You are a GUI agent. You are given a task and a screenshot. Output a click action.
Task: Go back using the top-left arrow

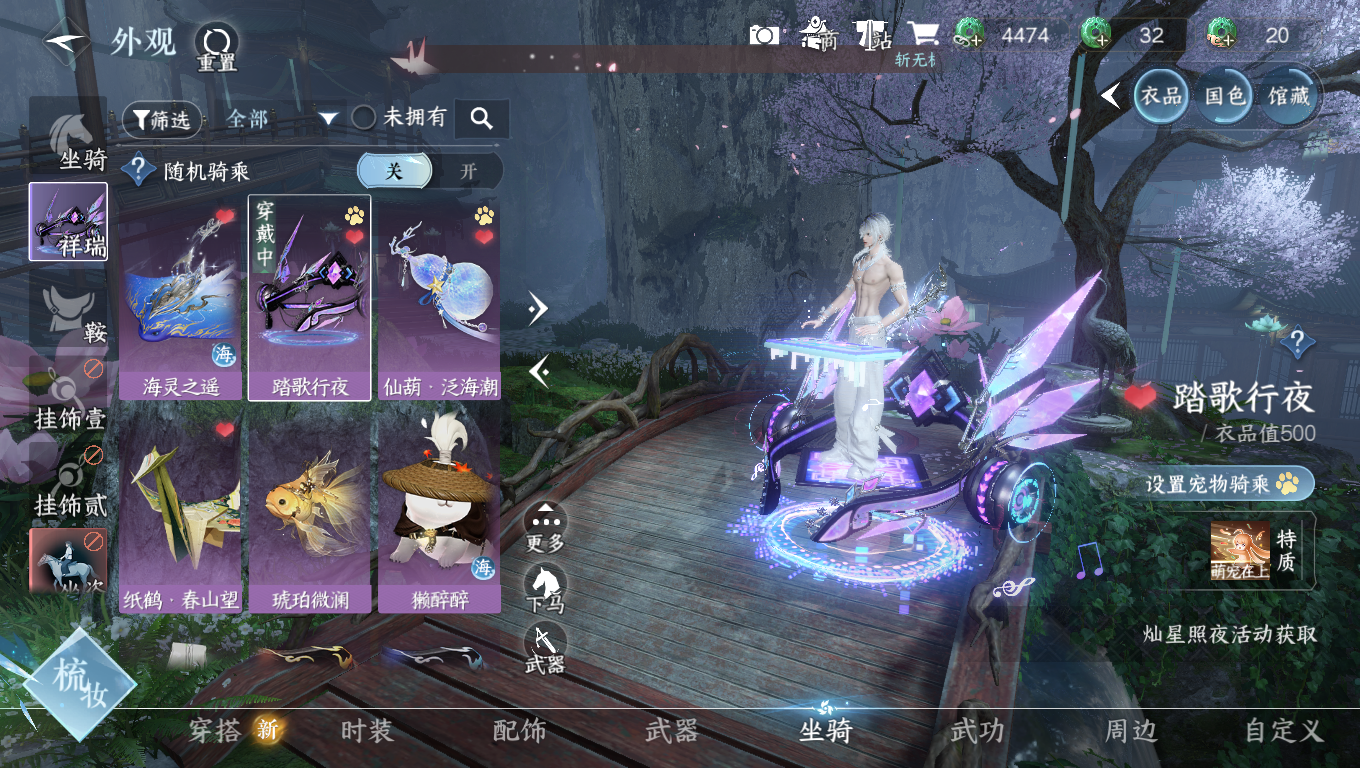point(66,41)
